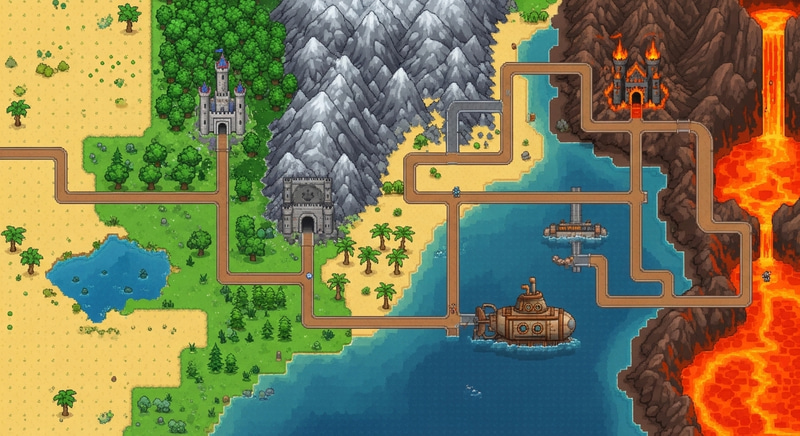
Task: Select the blue-flagged forest castle level
Action: (x=221, y=100)
